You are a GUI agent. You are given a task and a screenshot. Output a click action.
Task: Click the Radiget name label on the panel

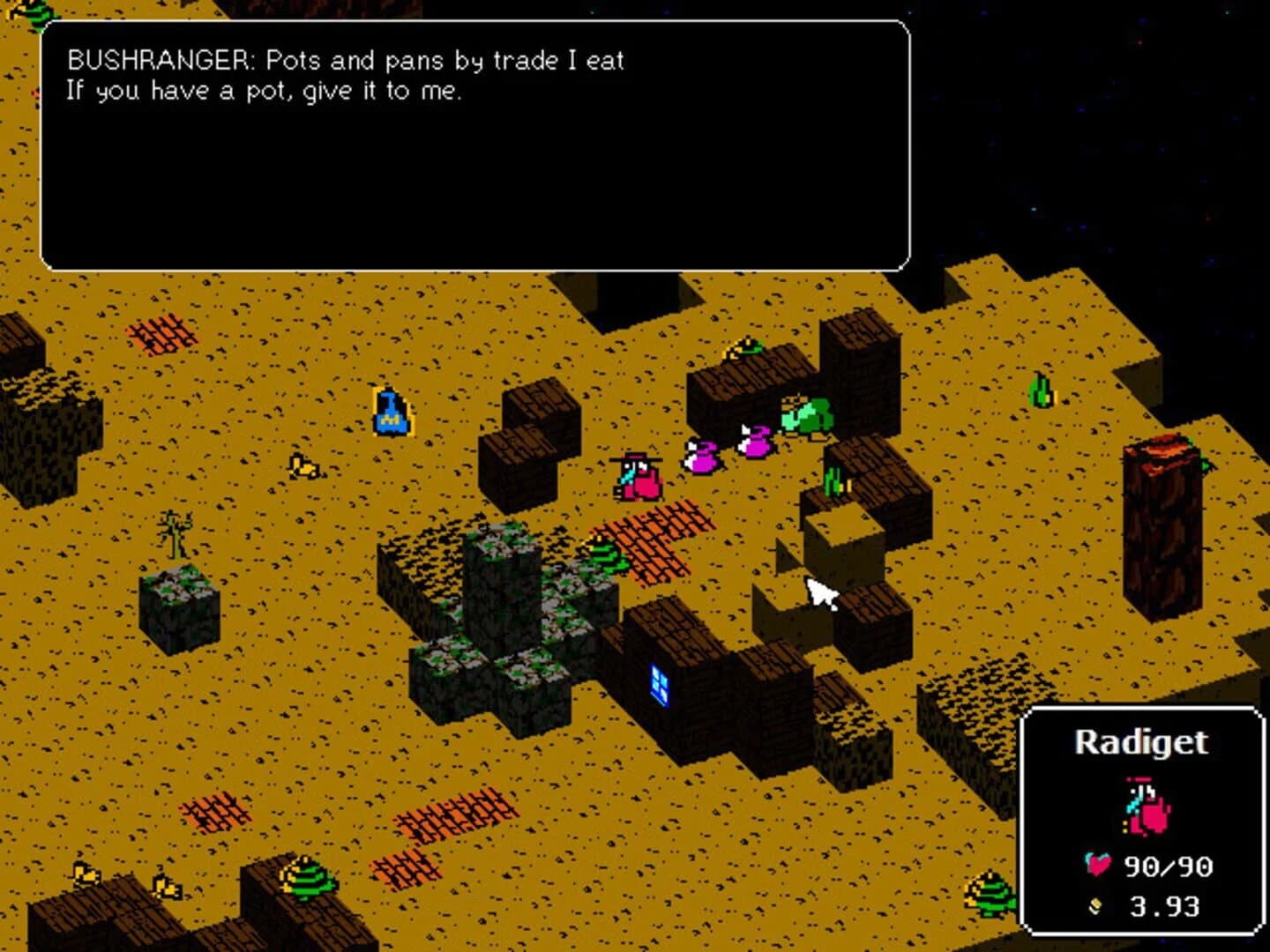click(1144, 743)
